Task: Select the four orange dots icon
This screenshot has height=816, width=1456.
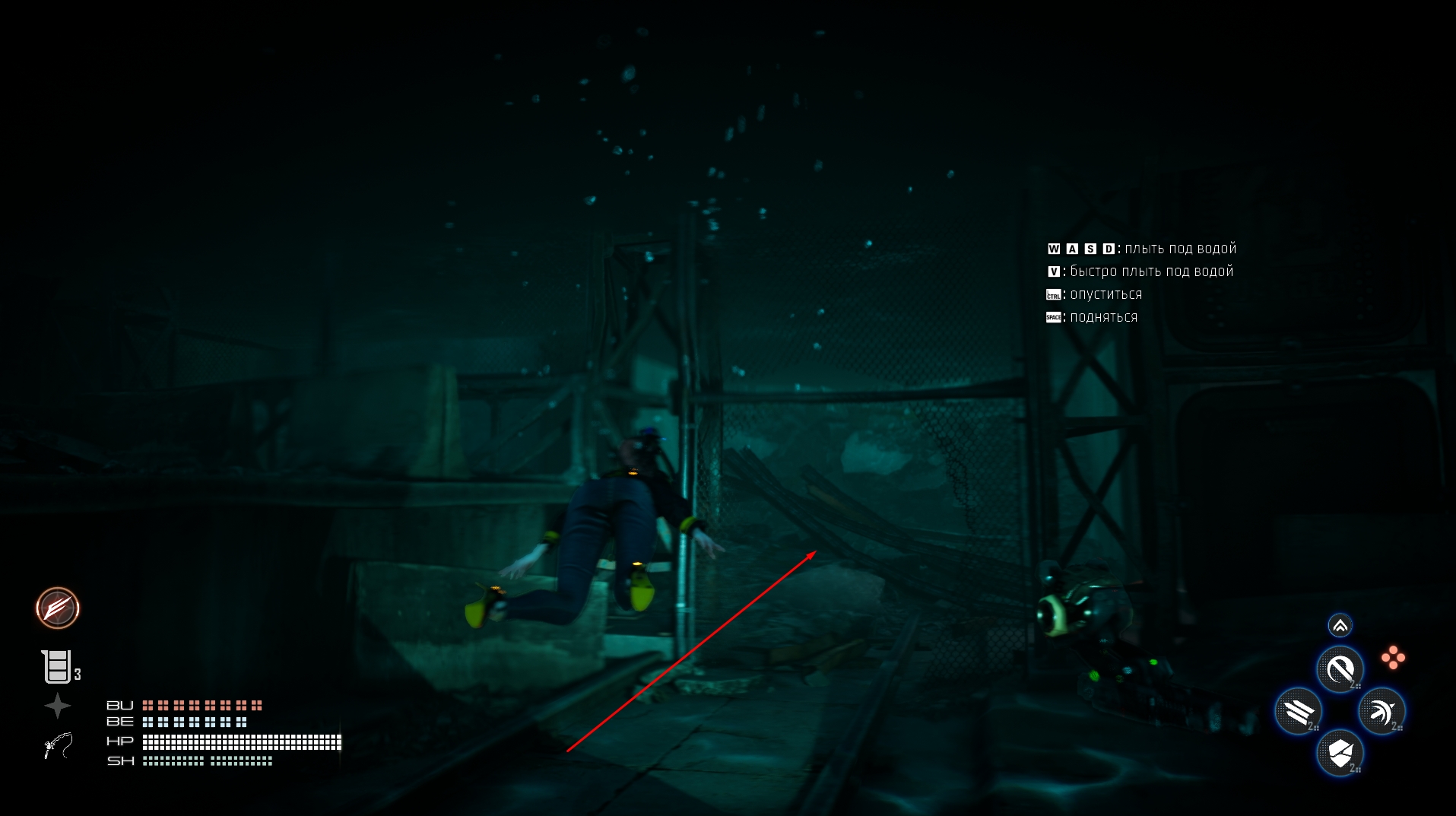Action: pos(1393,658)
